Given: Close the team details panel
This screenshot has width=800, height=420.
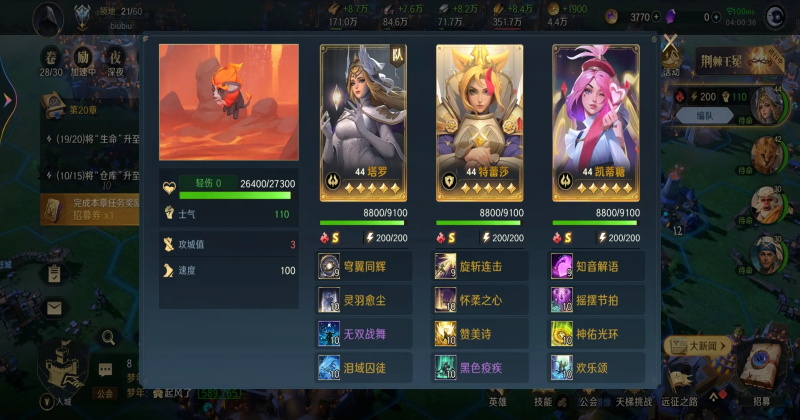Looking at the screenshot, I should coord(670,42).
